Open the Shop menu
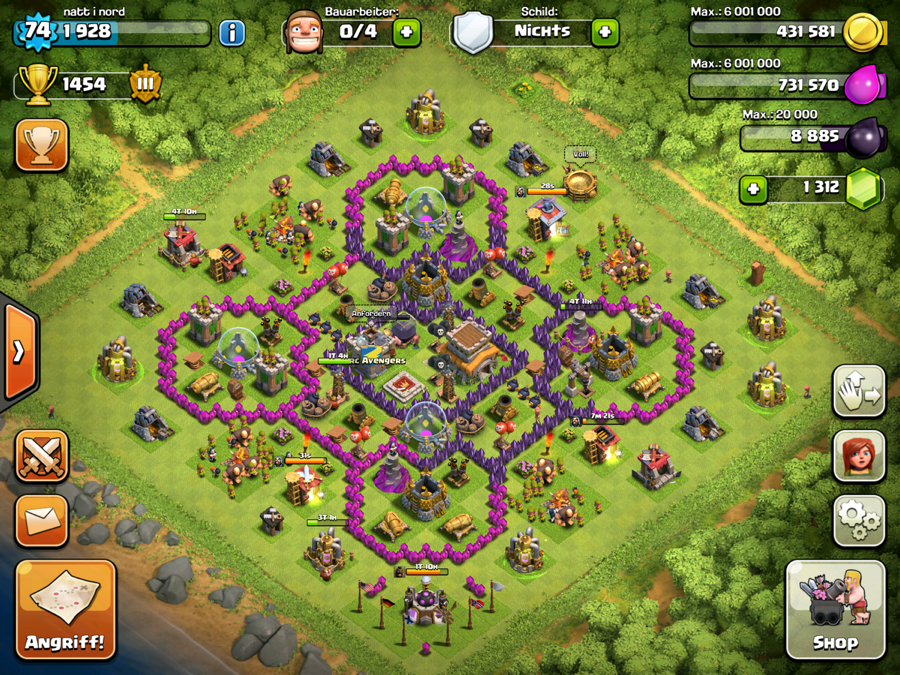The image size is (900, 675). [x=835, y=610]
